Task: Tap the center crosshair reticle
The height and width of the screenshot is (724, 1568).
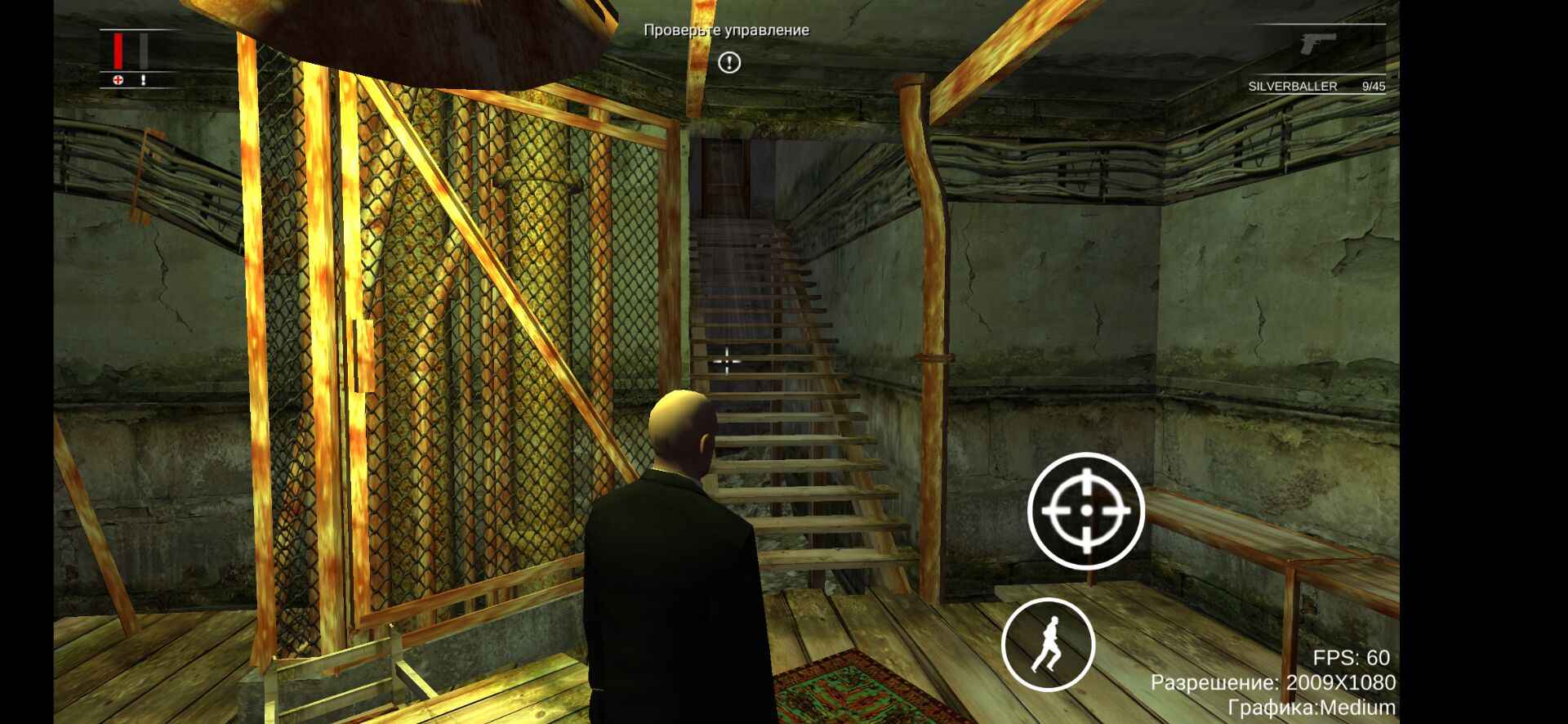Action: 727,360
